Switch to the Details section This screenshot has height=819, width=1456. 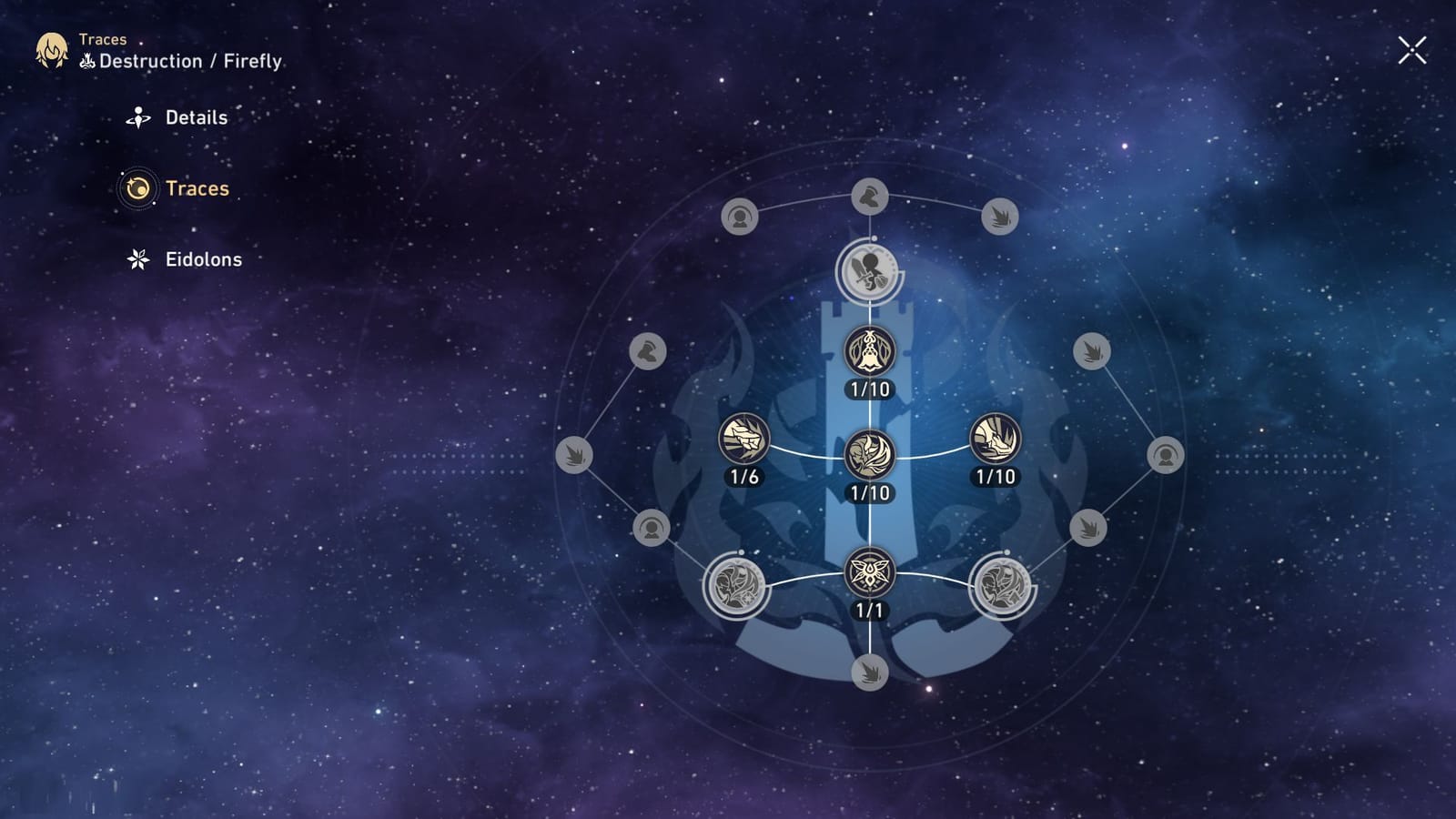click(x=196, y=117)
